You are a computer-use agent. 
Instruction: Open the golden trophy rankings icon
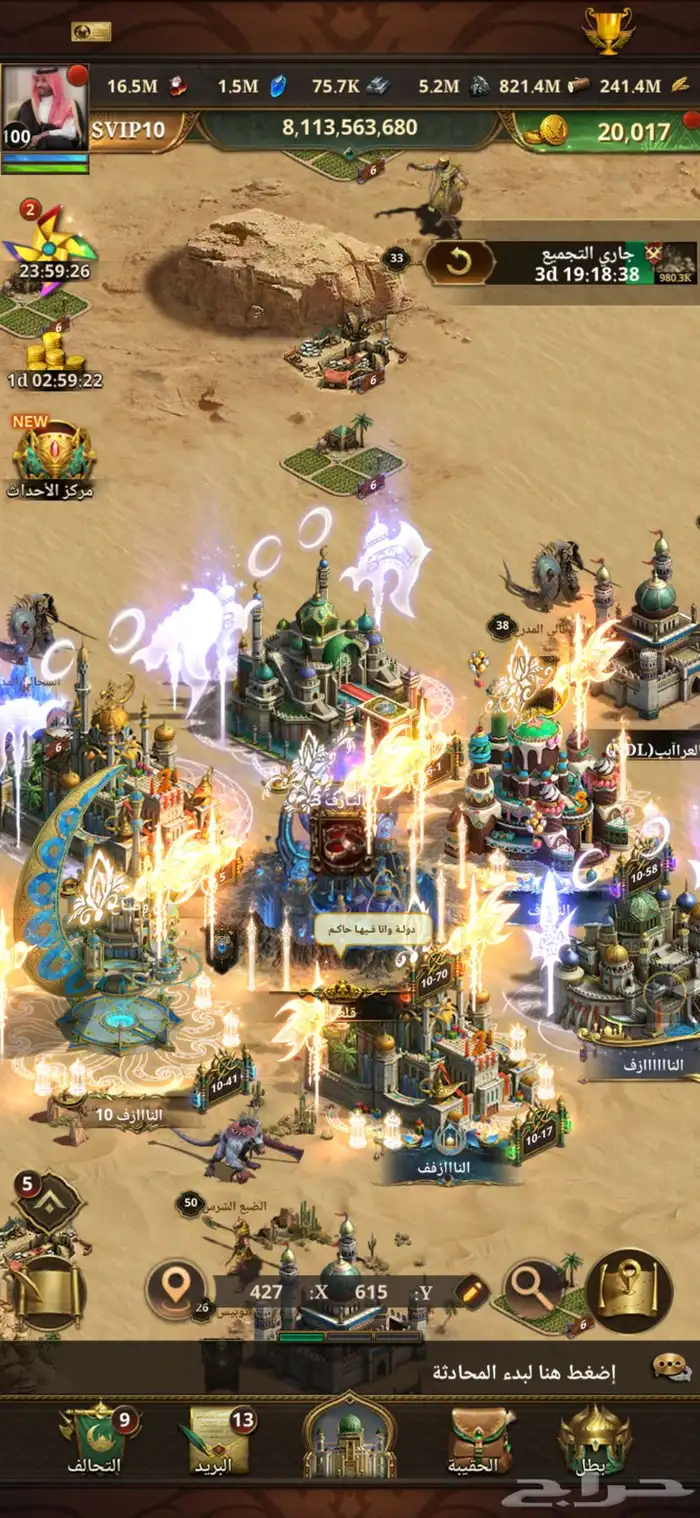click(608, 31)
